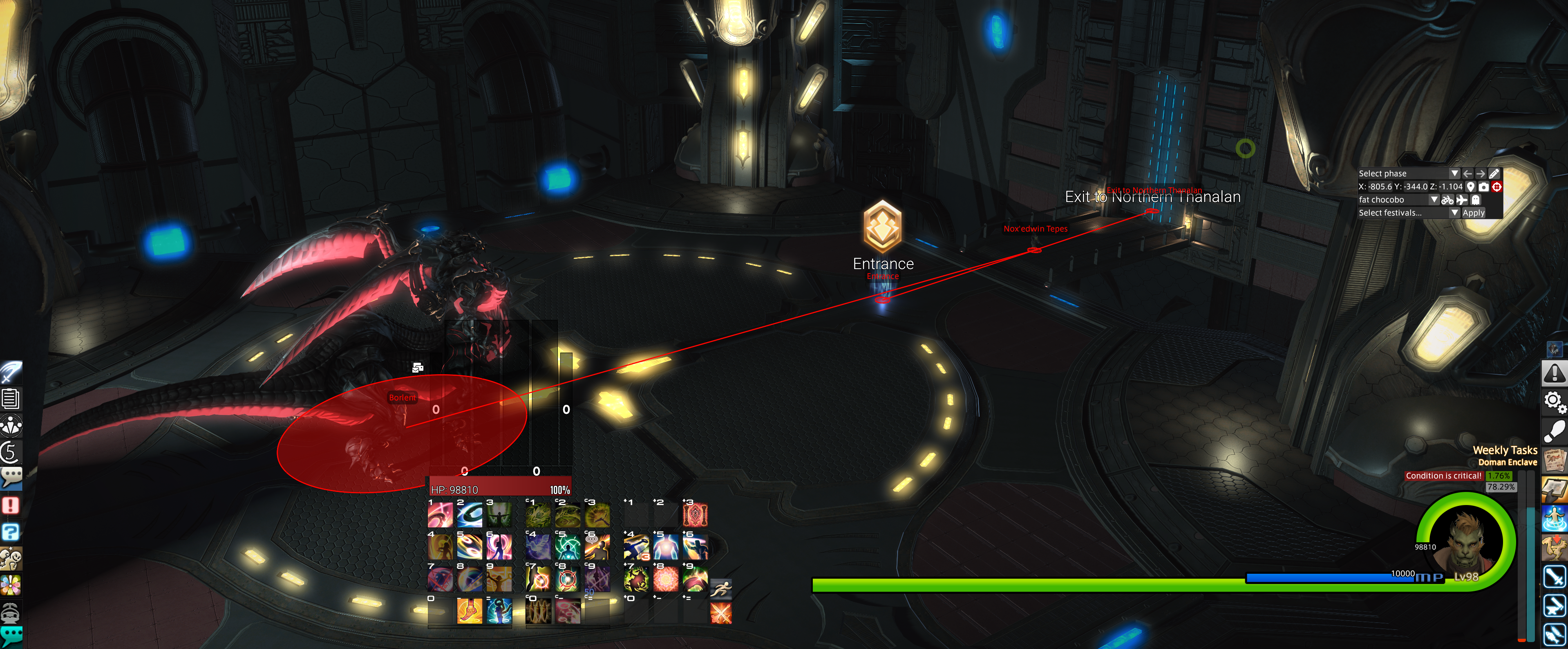The height and width of the screenshot is (649, 1568).
Task: Use the crossed swords limit break icon
Action: click(721, 613)
